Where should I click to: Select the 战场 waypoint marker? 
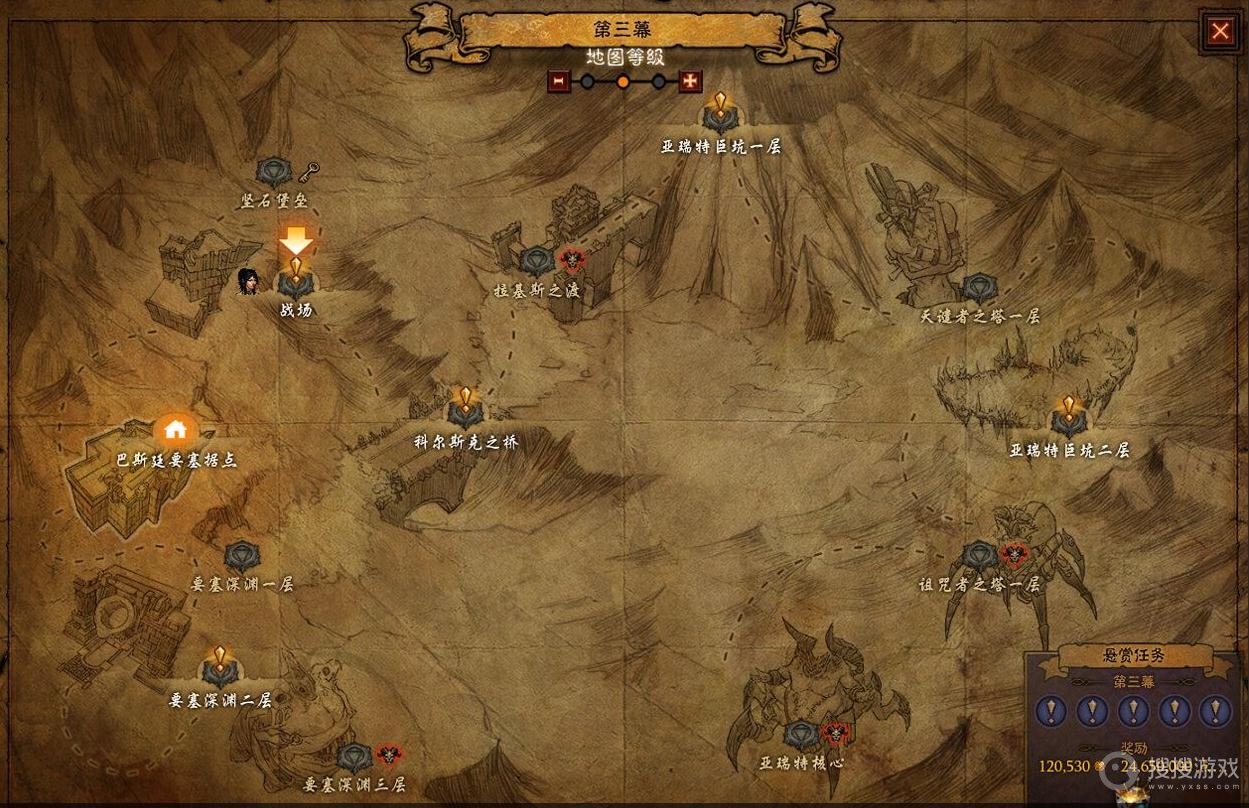295,280
